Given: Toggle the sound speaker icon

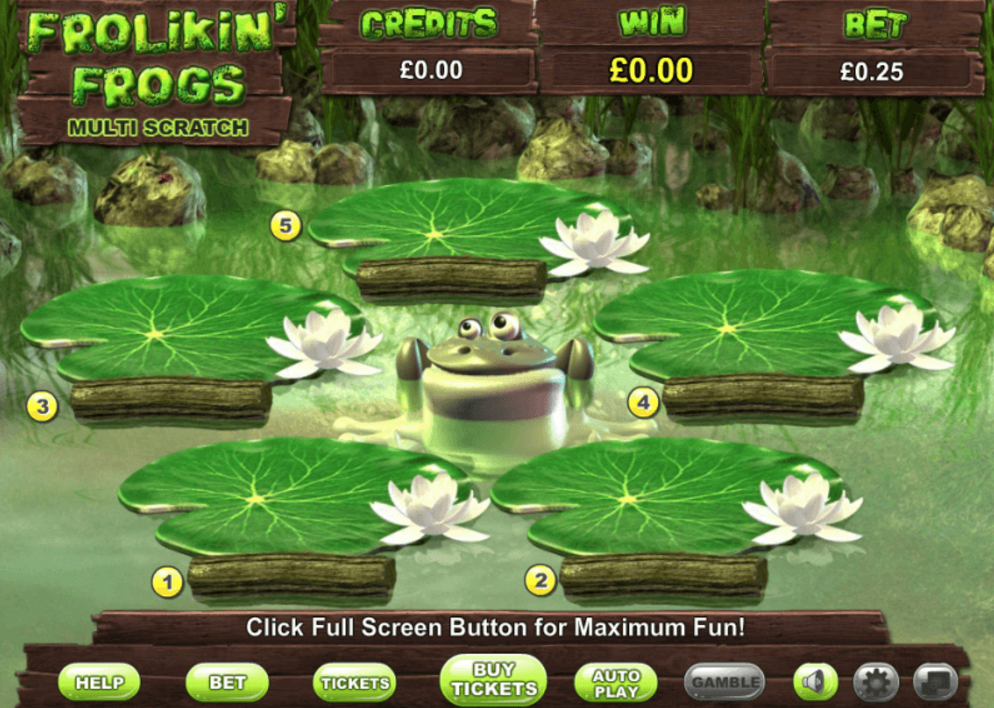Looking at the screenshot, I should coord(815,683).
